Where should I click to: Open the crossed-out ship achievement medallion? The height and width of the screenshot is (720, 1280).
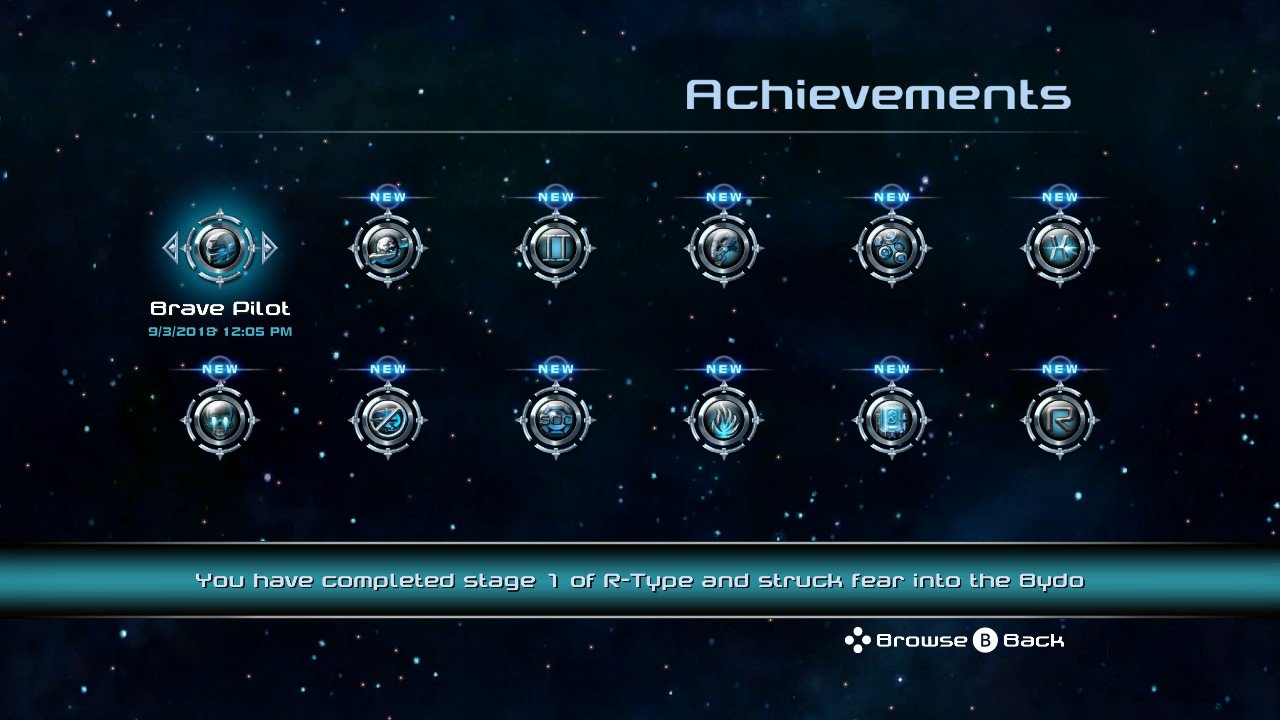click(x=387, y=420)
